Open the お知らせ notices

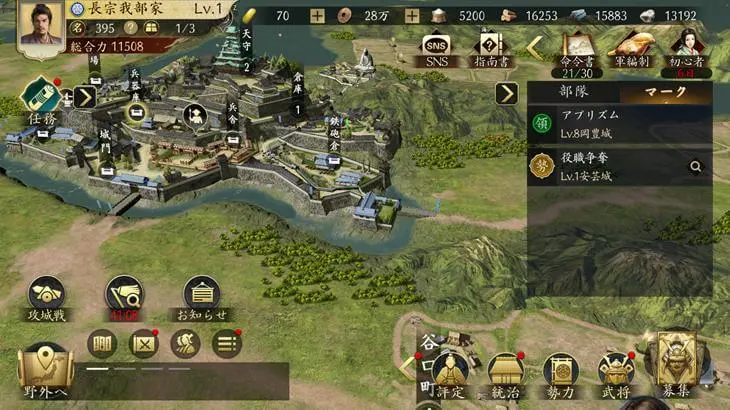tap(204, 298)
